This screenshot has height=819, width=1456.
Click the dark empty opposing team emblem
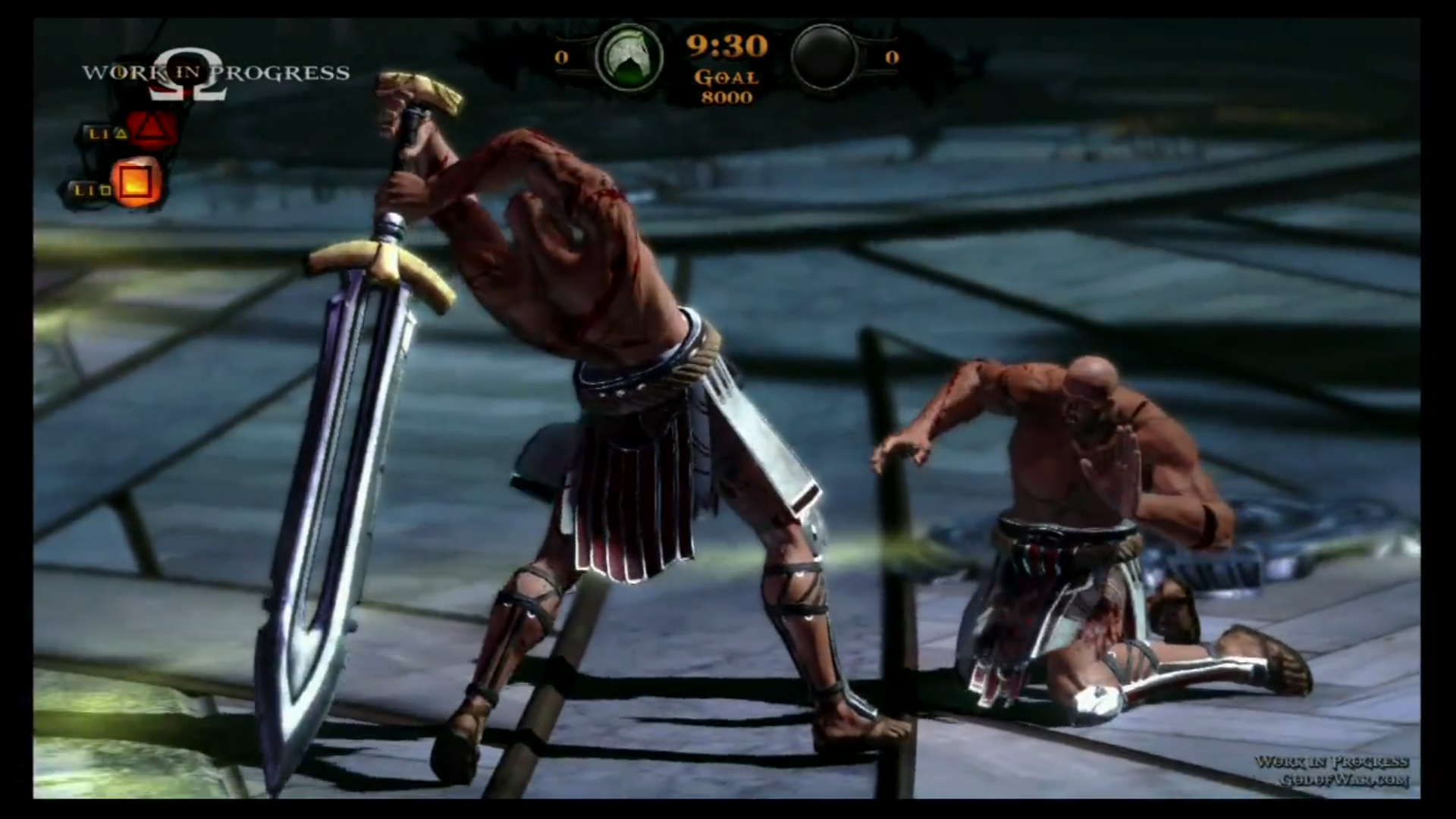824,57
